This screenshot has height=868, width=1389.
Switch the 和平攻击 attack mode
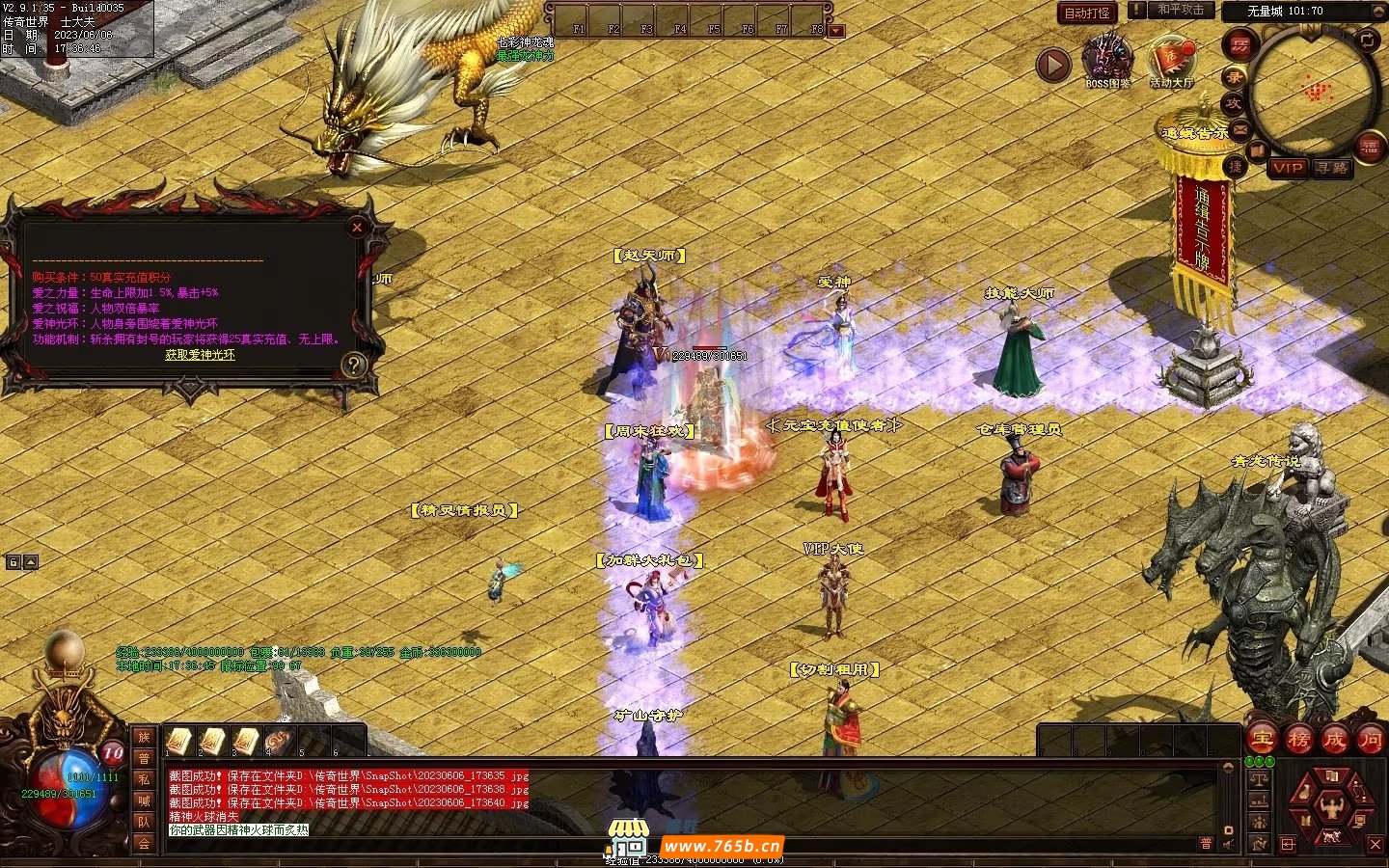(1180, 11)
